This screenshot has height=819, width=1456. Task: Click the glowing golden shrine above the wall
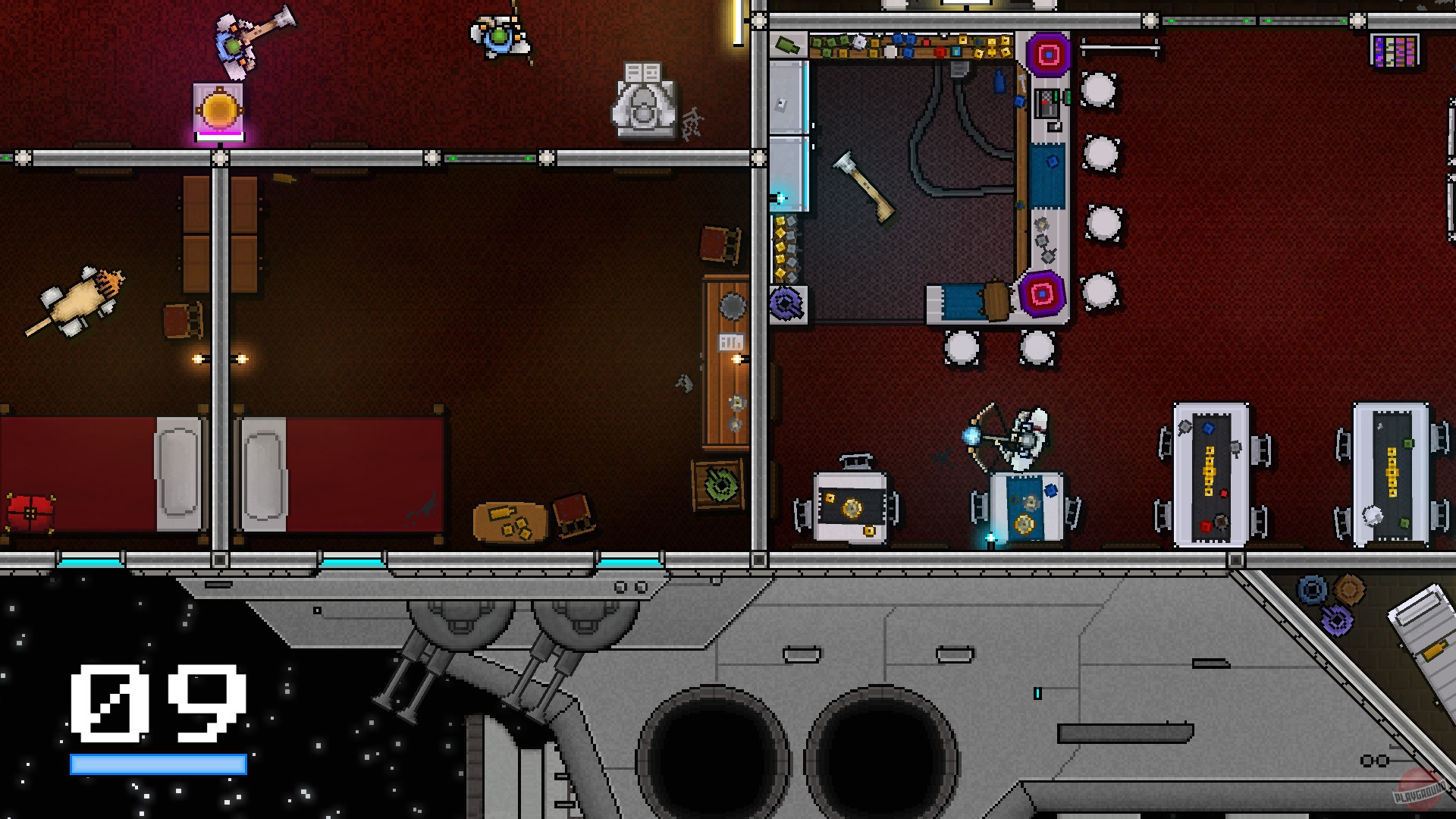coord(218,106)
